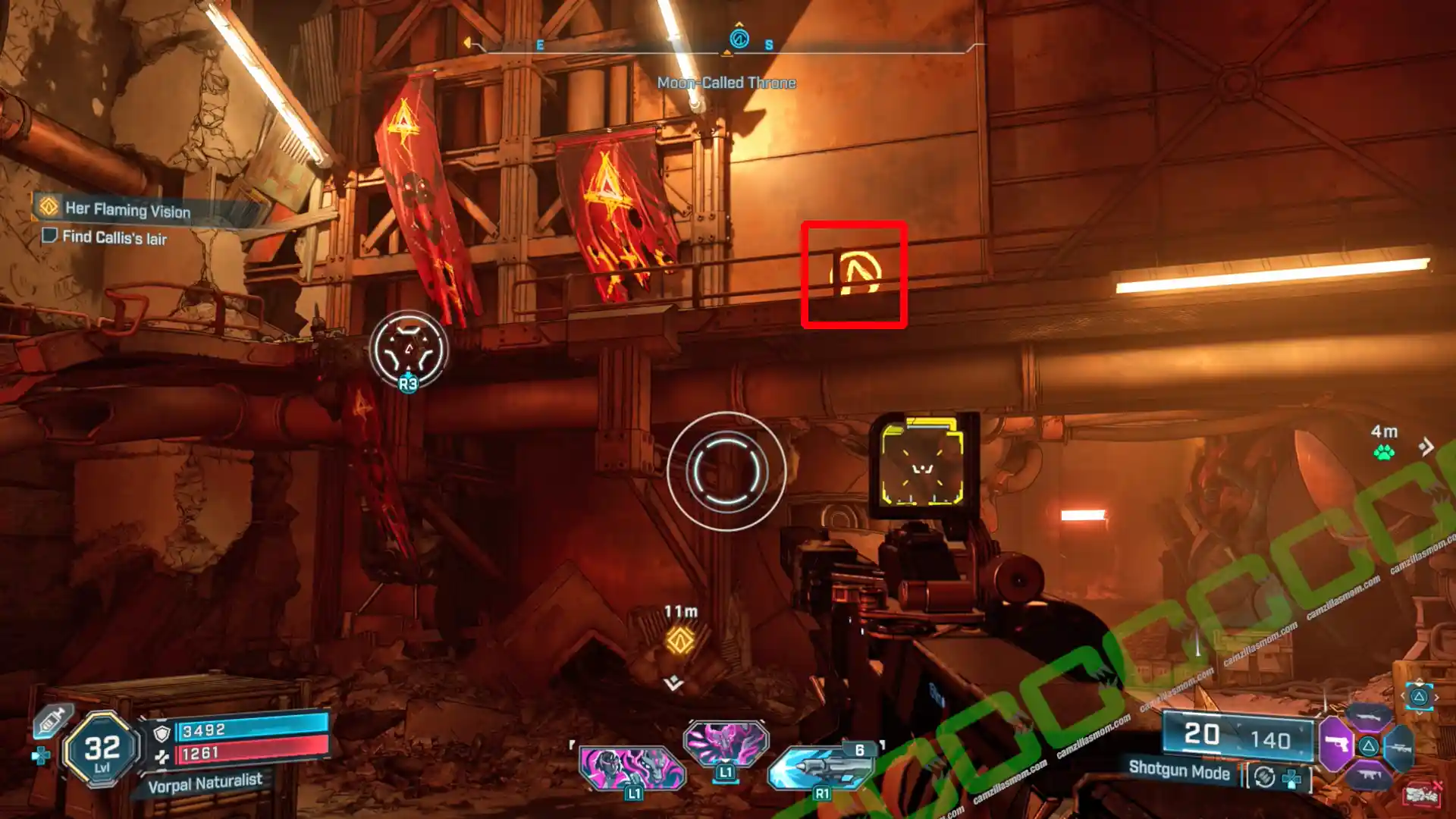
Task: Click the 11m yellow quest waypoint marker
Action: (x=679, y=640)
